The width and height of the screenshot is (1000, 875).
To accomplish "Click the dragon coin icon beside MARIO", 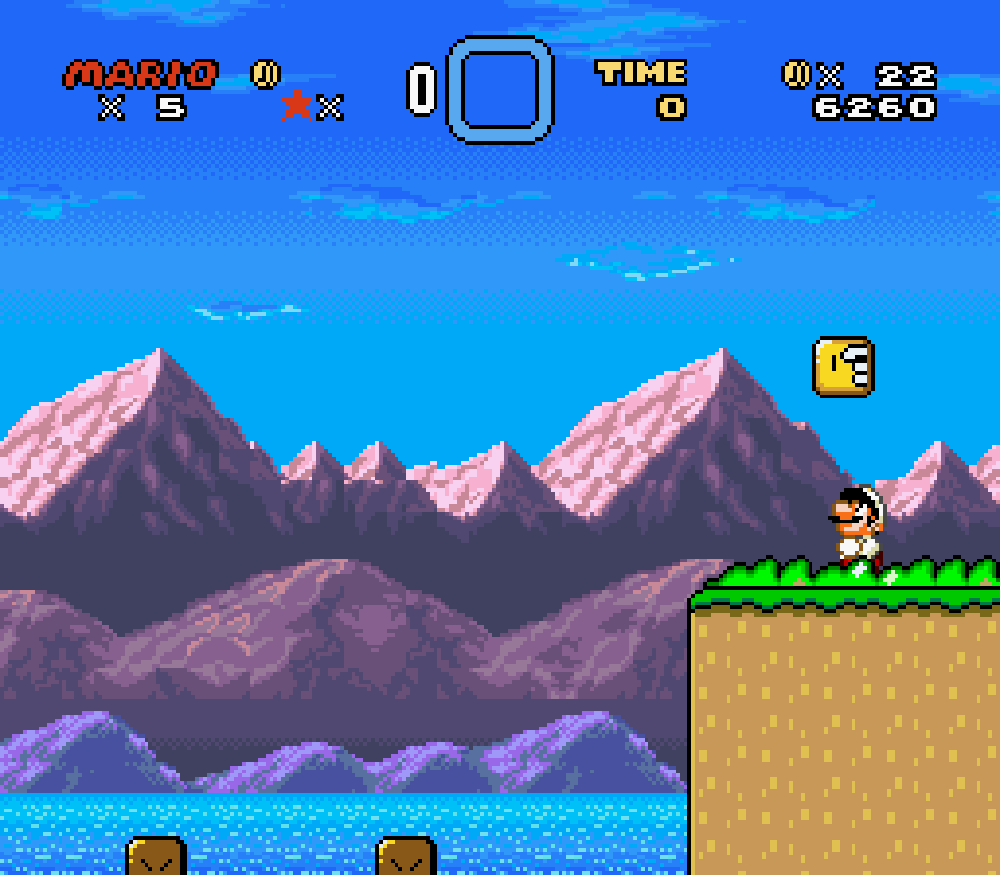I will 265,74.
